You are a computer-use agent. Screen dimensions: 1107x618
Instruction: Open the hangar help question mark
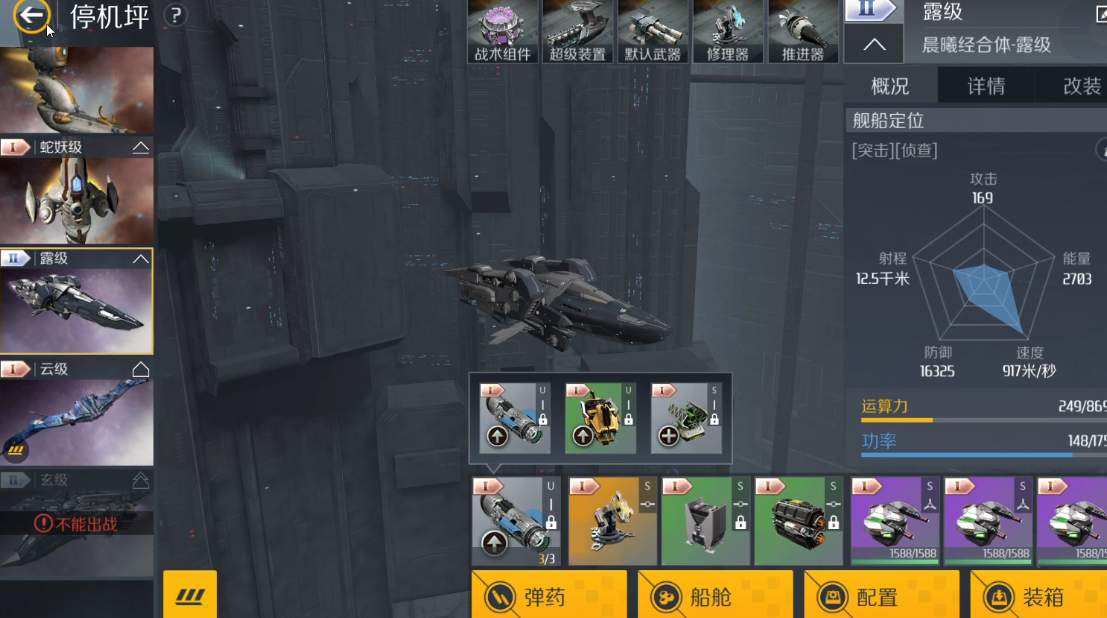tap(175, 15)
